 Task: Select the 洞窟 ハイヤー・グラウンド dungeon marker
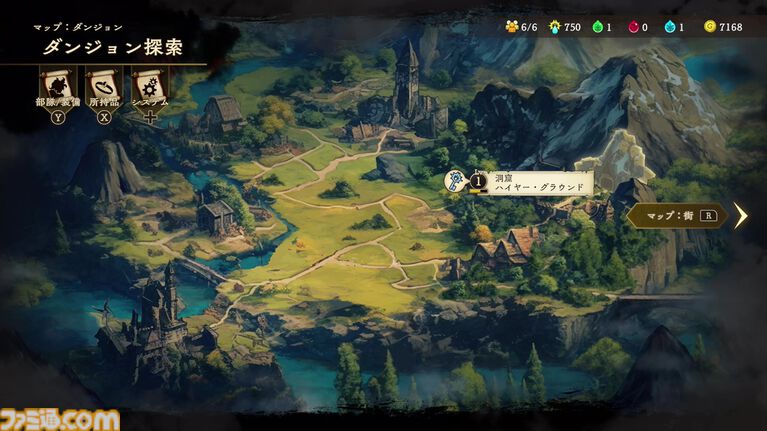(x=456, y=181)
